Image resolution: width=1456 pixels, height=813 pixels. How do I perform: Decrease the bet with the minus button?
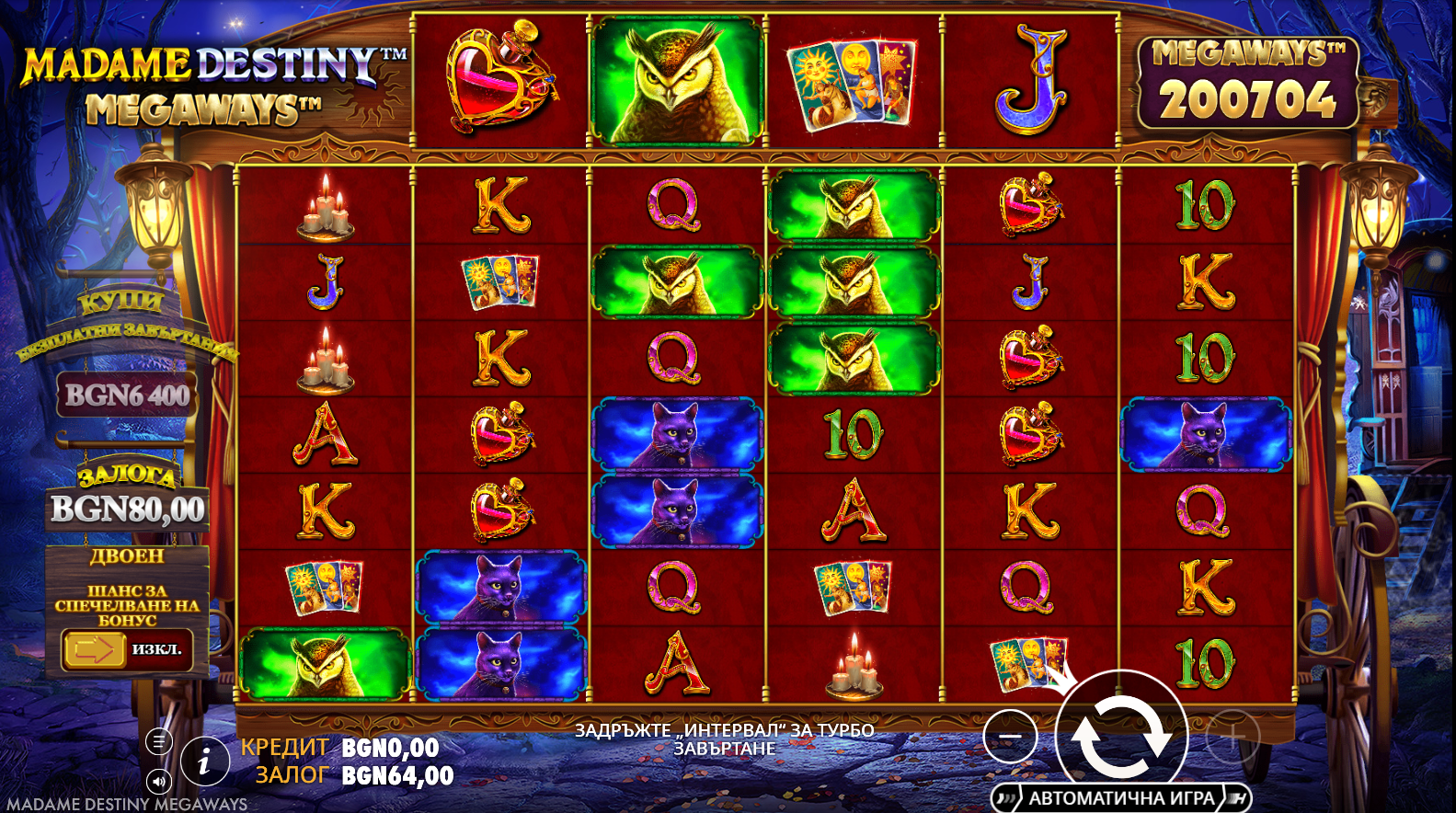1010,737
